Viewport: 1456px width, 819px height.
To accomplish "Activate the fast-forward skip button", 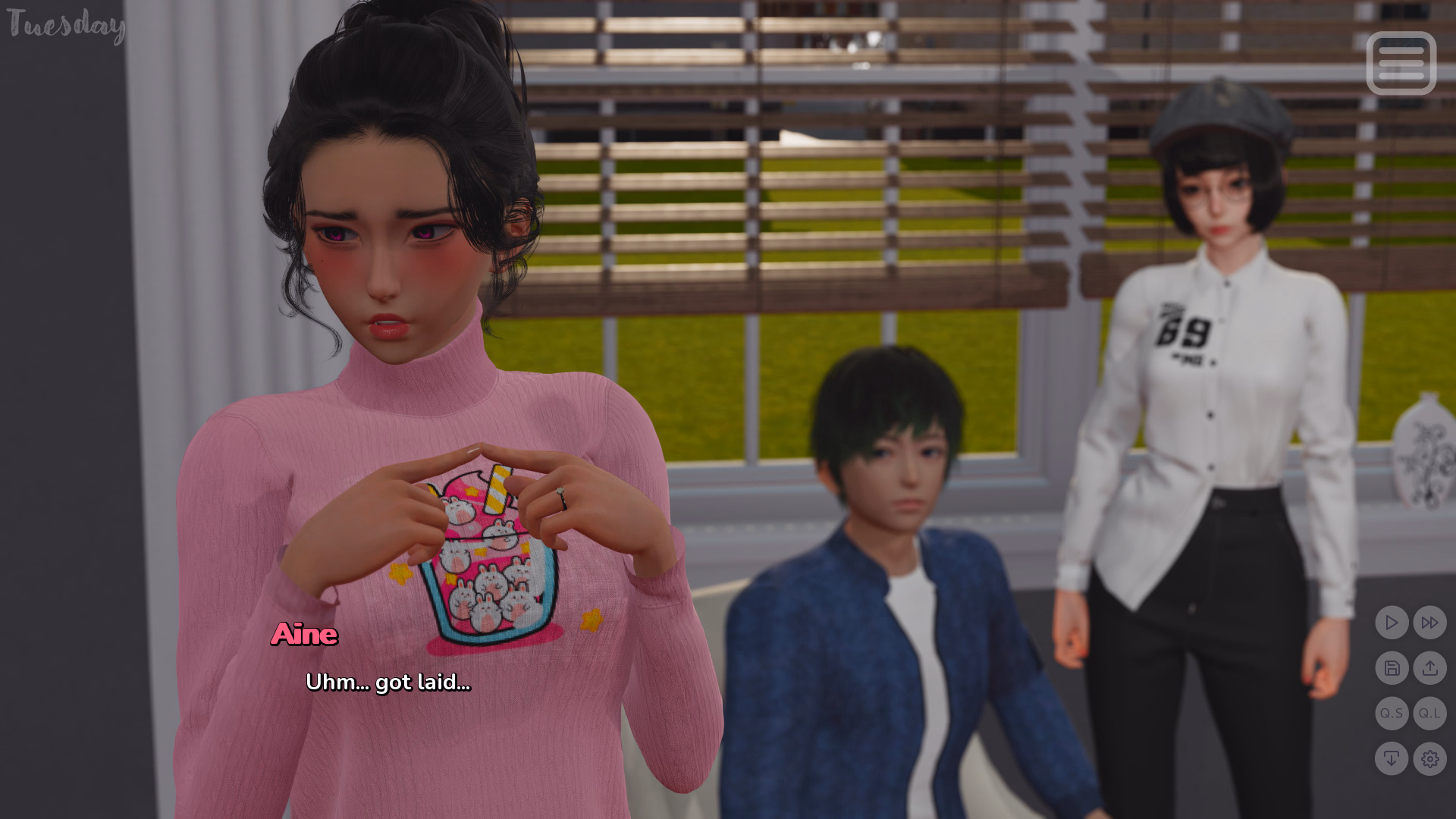I will tap(1429, 623).
